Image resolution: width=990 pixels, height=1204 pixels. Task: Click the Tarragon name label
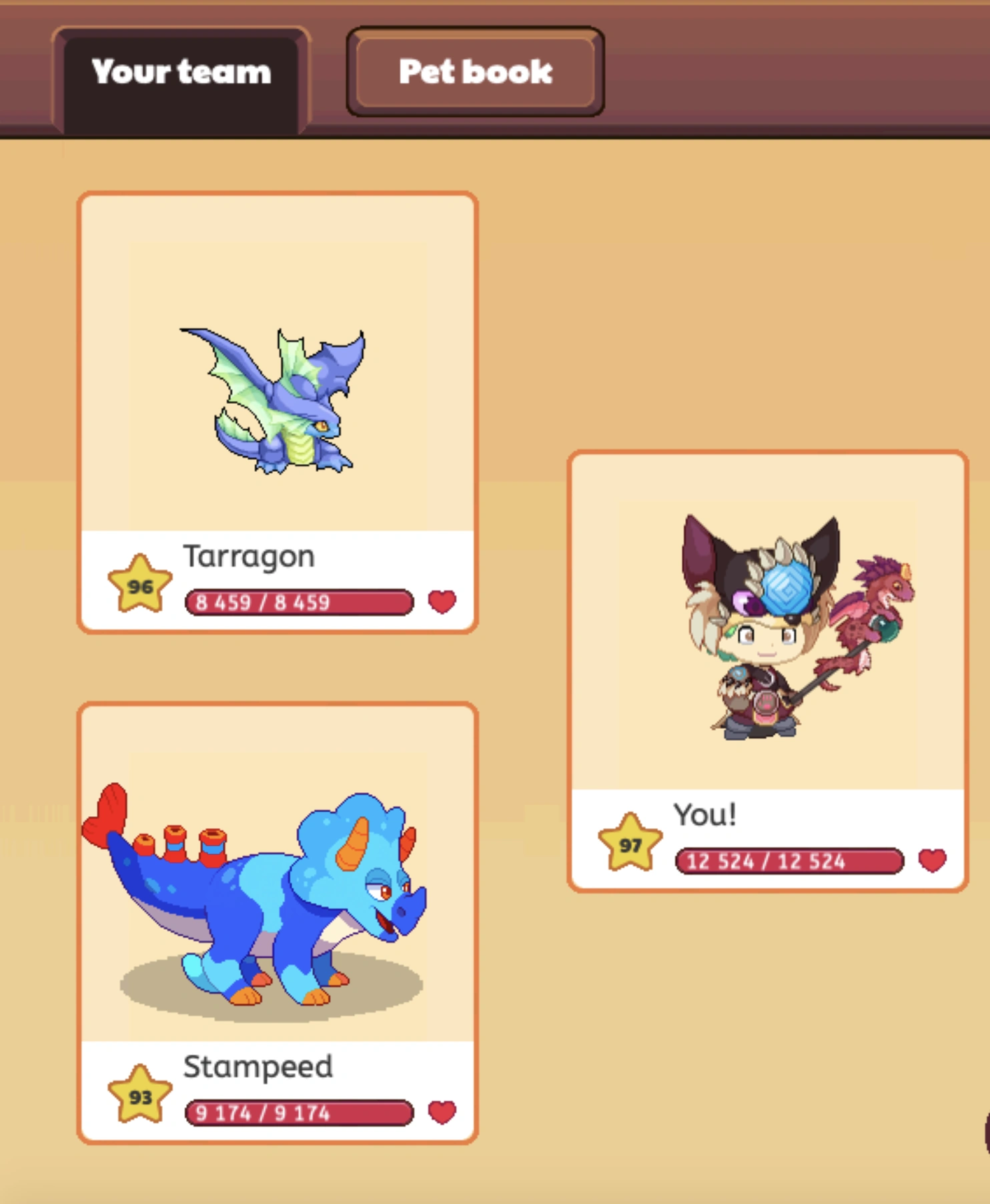(x=249, y=556)
